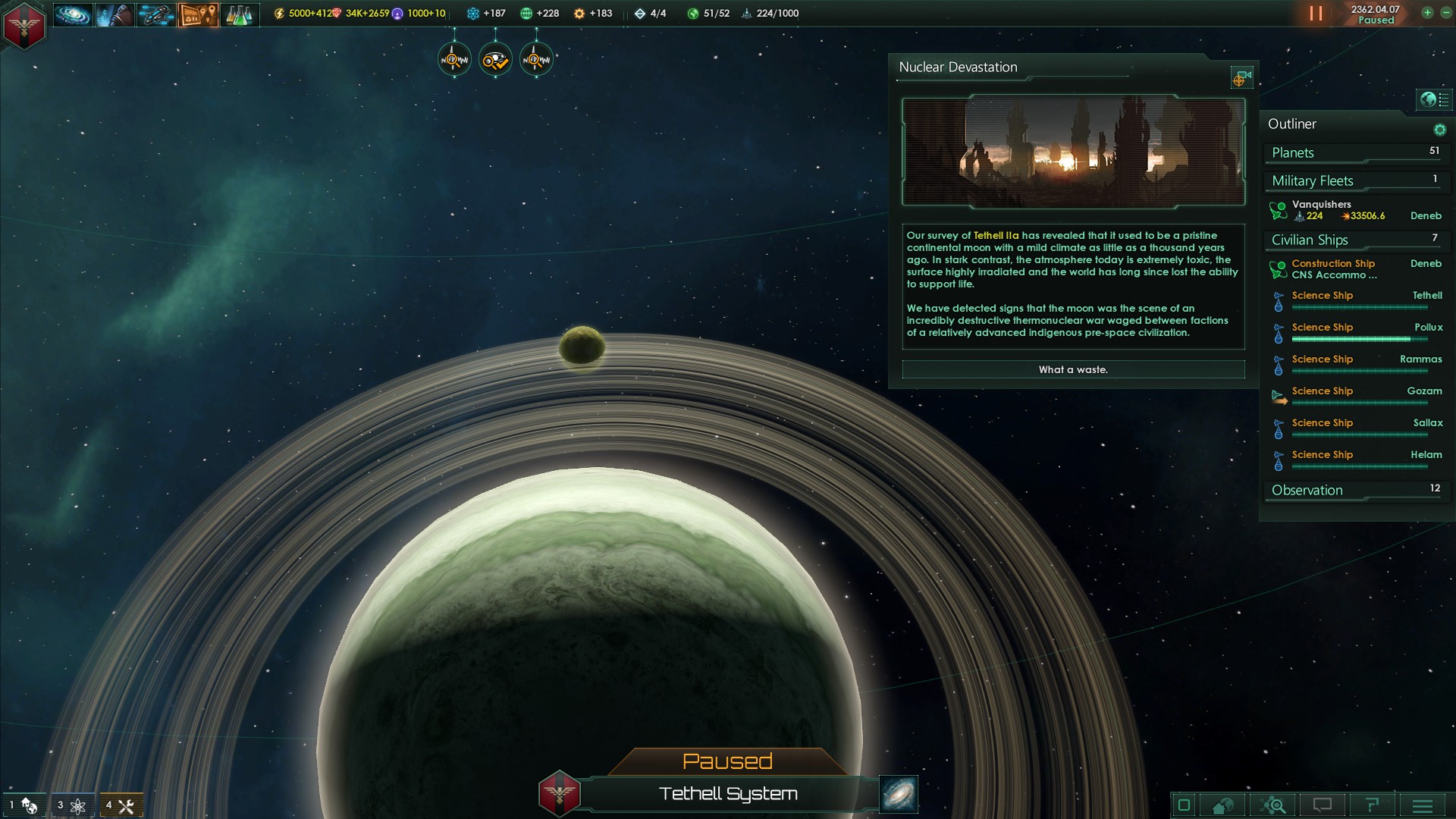Open the spiral galaxy icon in the top bar
Image resolution: width=1456 pixels, height=819 pixels.
(73, 14)
